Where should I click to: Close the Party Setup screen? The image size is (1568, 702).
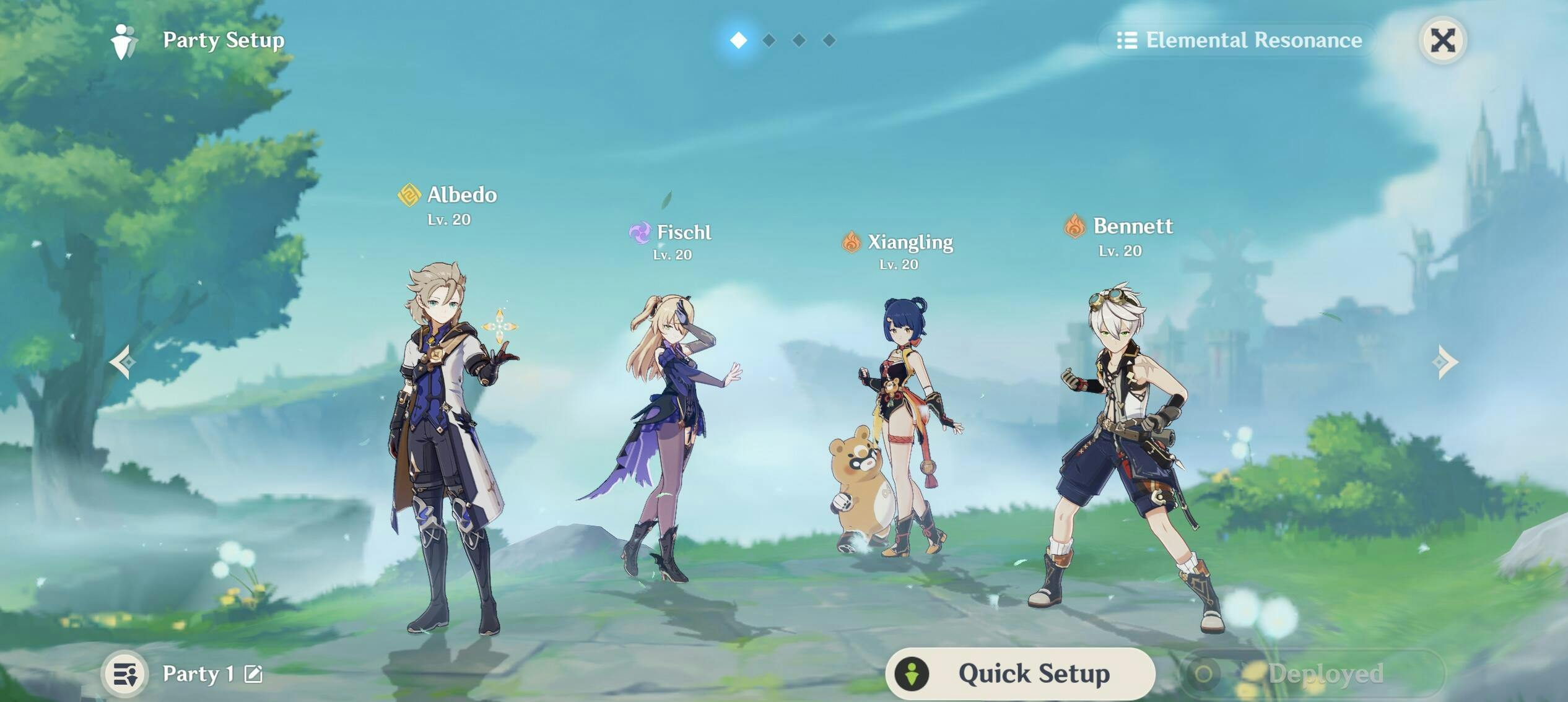point(1442,41)
